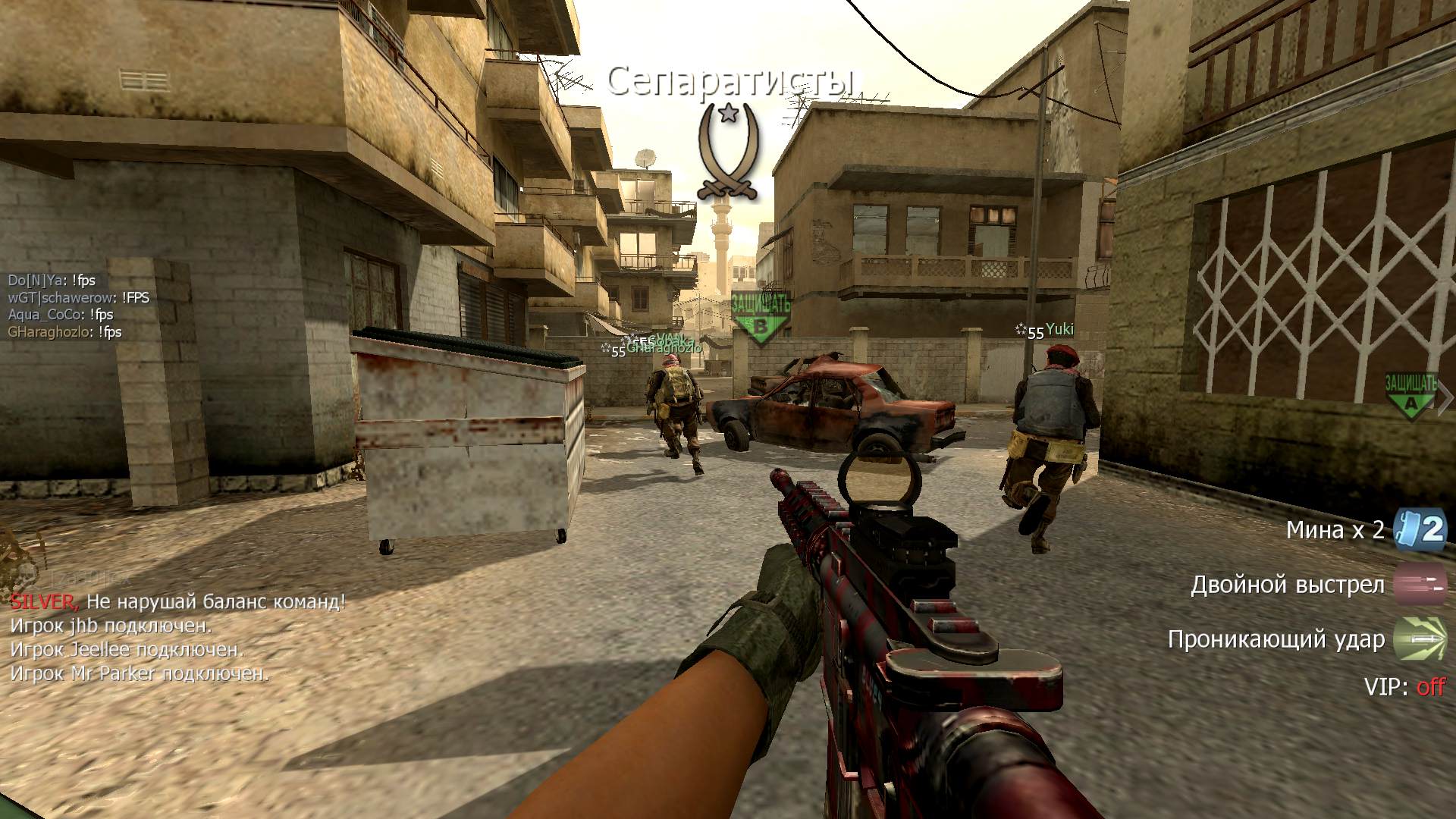Viewport: 1456px width, 819px height.
Task: Toggle the VIP off indicator
Action: point(1430,687)
